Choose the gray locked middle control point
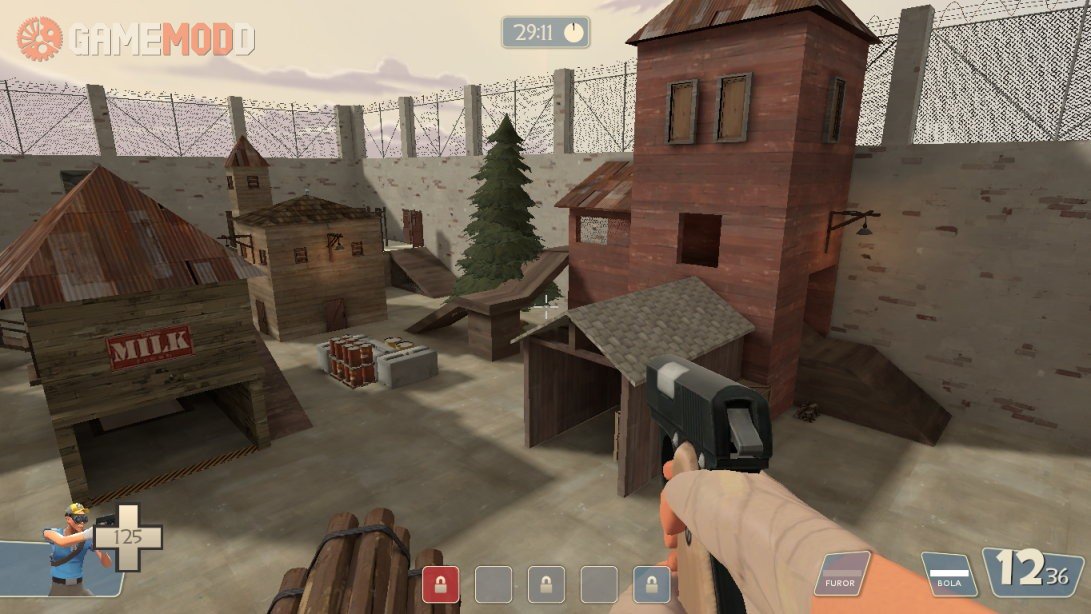The image size is (1091, 614). point(546,584)
